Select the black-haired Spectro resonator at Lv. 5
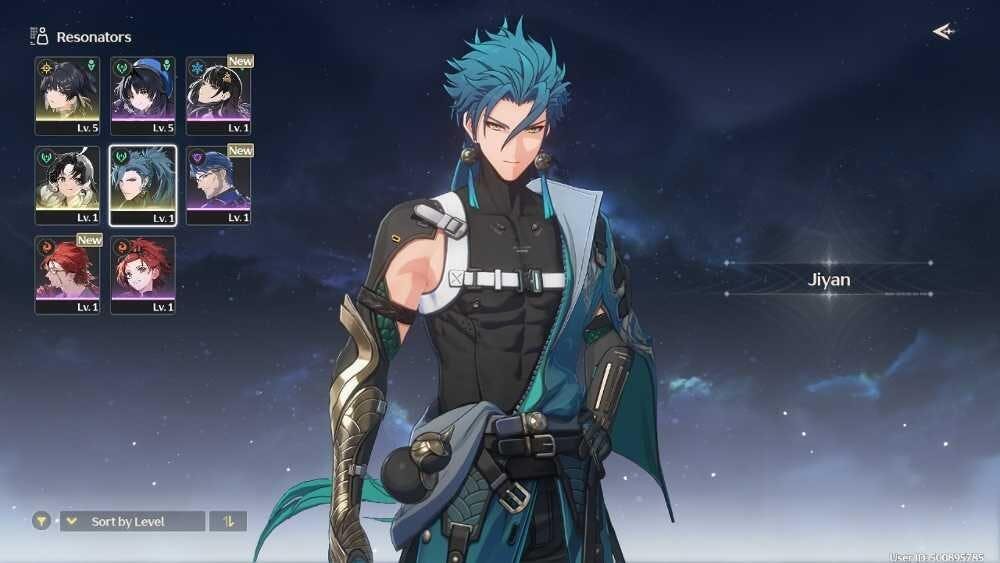Image resolution: width=1000 pixels, height=563 pixels. point(67,95)
